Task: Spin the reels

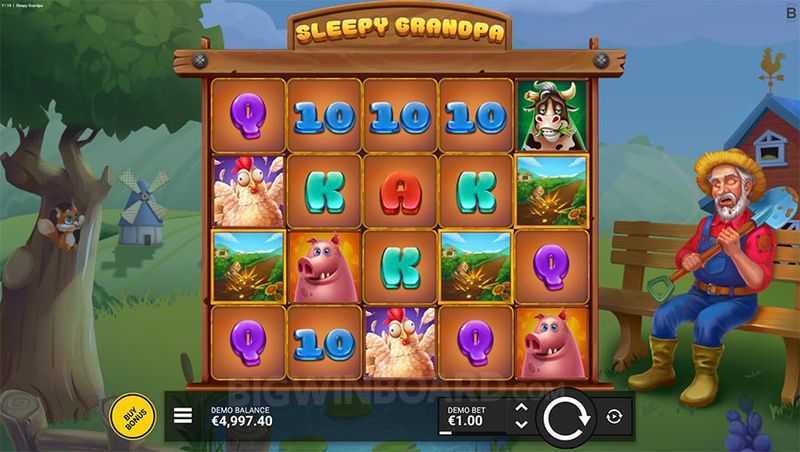Action: point(565,416)
